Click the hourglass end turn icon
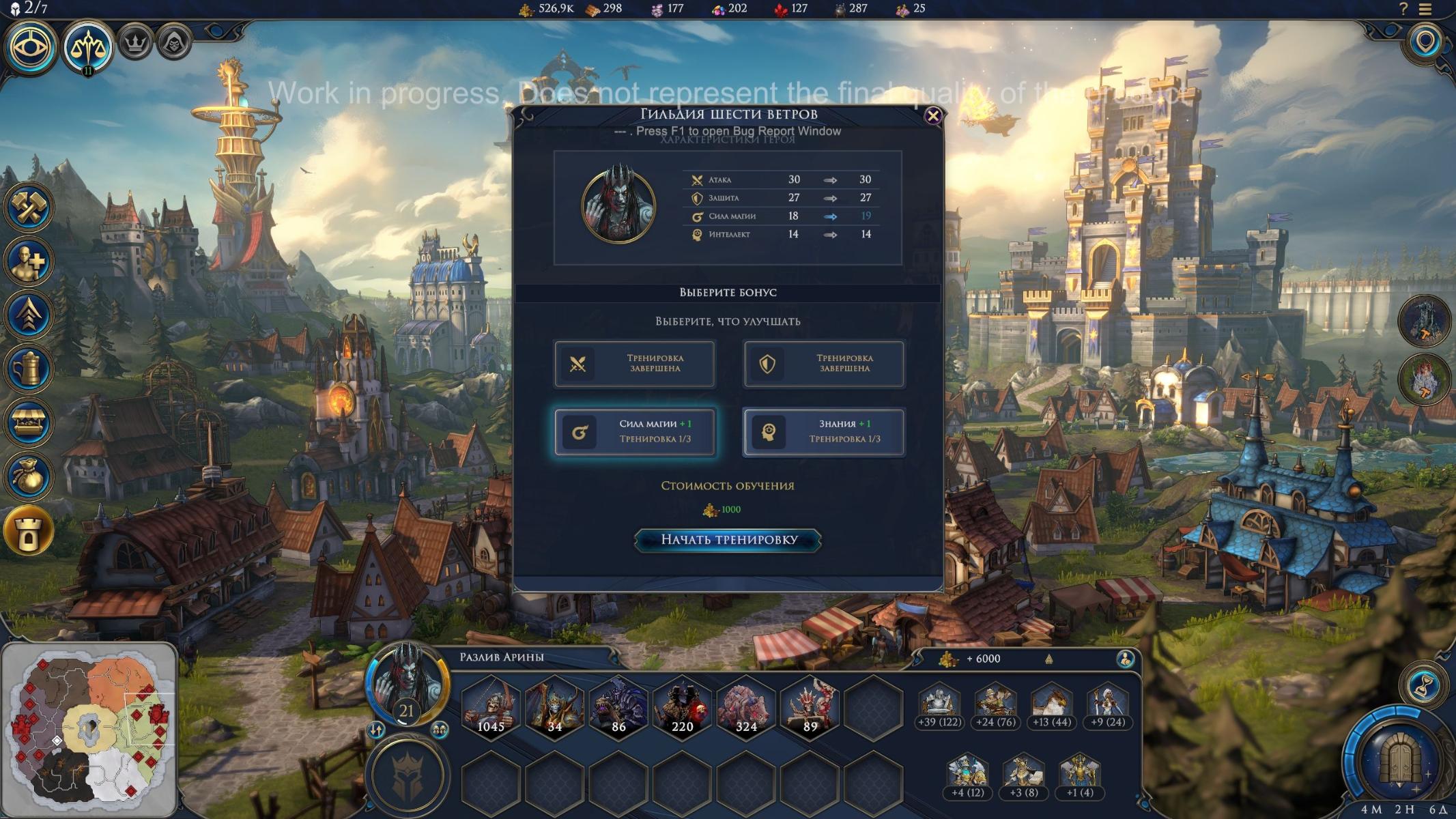This screenshot has width=1456, height=819. tap(1424, 685)
